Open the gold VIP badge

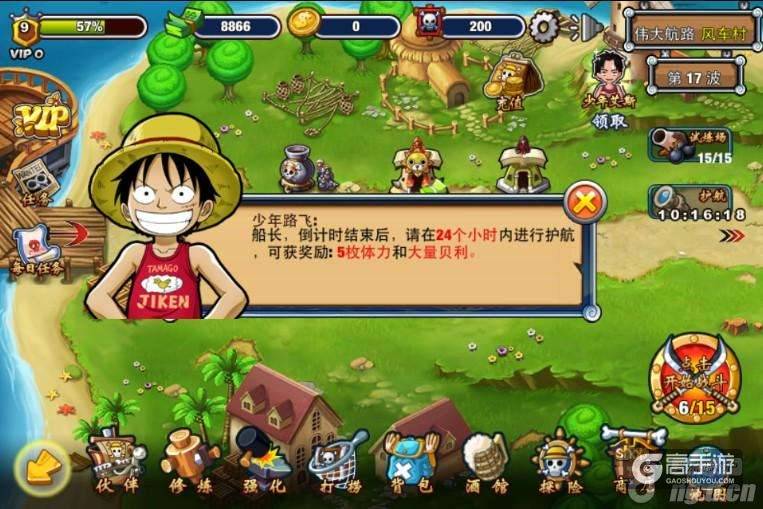point(41,121)
